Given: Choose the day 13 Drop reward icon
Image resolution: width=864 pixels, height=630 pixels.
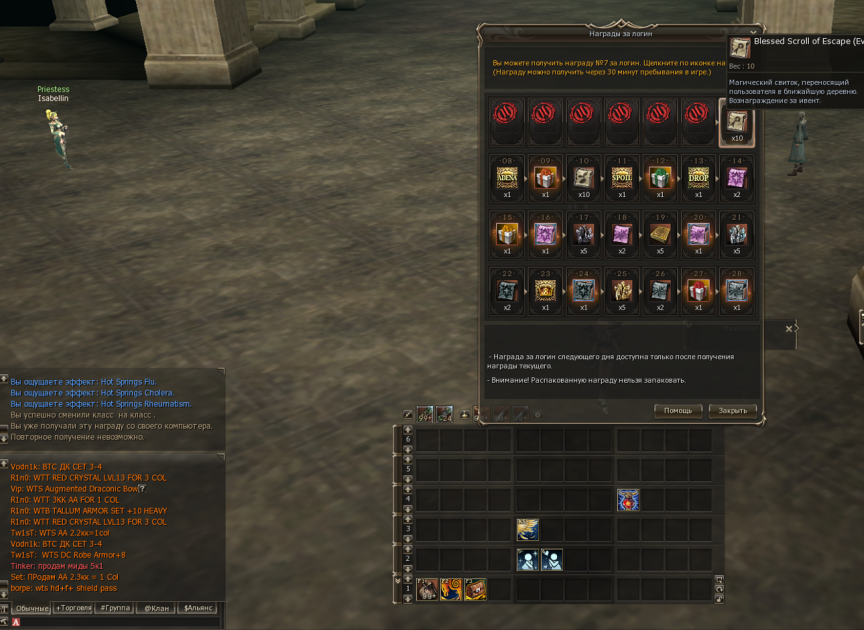Looking at the screenshot, I should tap(697, 178).
